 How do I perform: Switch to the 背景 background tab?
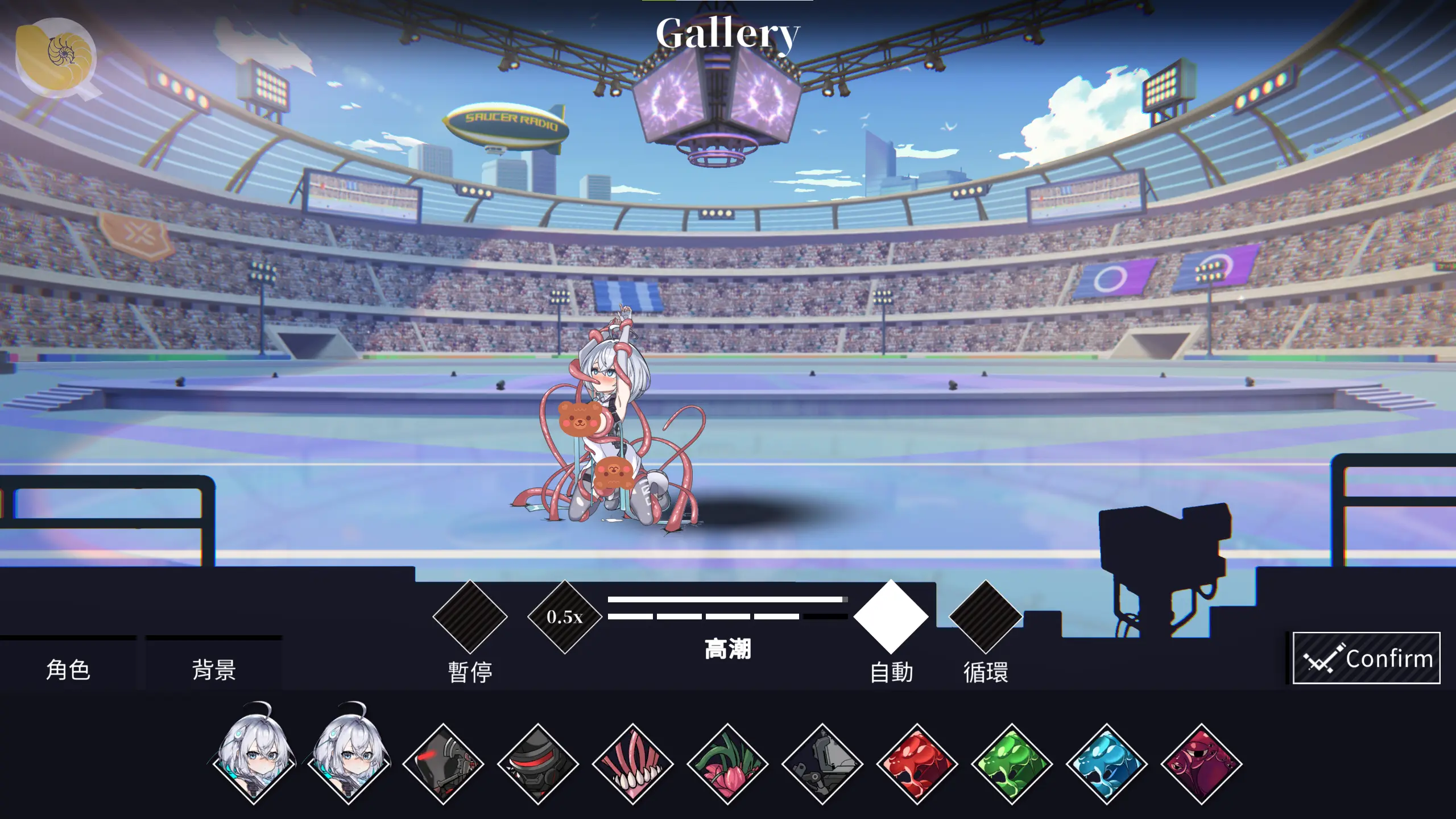pos(214,669)
